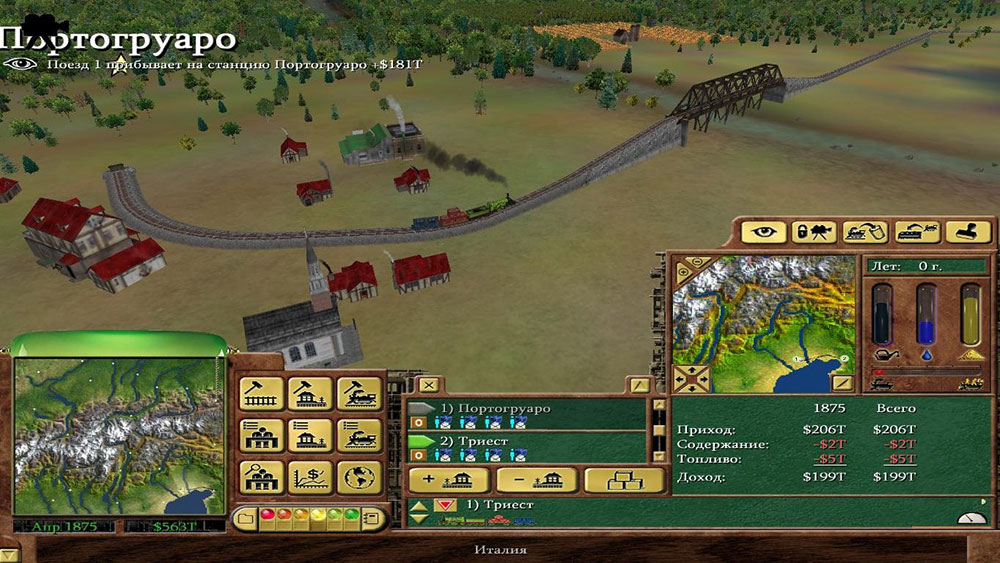Show the station list
This screenshot has width=1000, height=563.
click(310, 435)
